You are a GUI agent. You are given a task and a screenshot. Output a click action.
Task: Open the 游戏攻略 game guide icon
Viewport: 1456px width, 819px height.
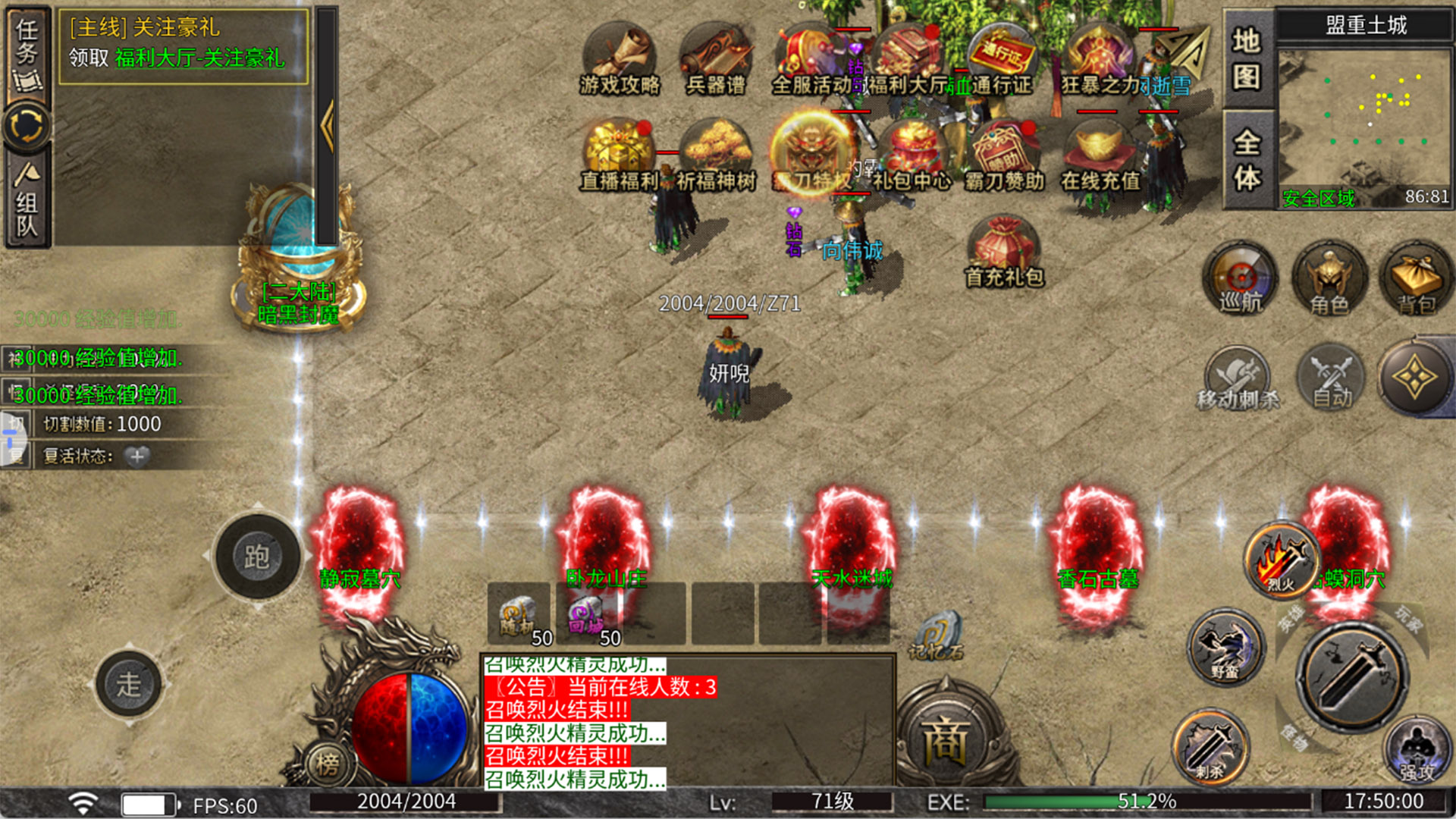point(619,59)
